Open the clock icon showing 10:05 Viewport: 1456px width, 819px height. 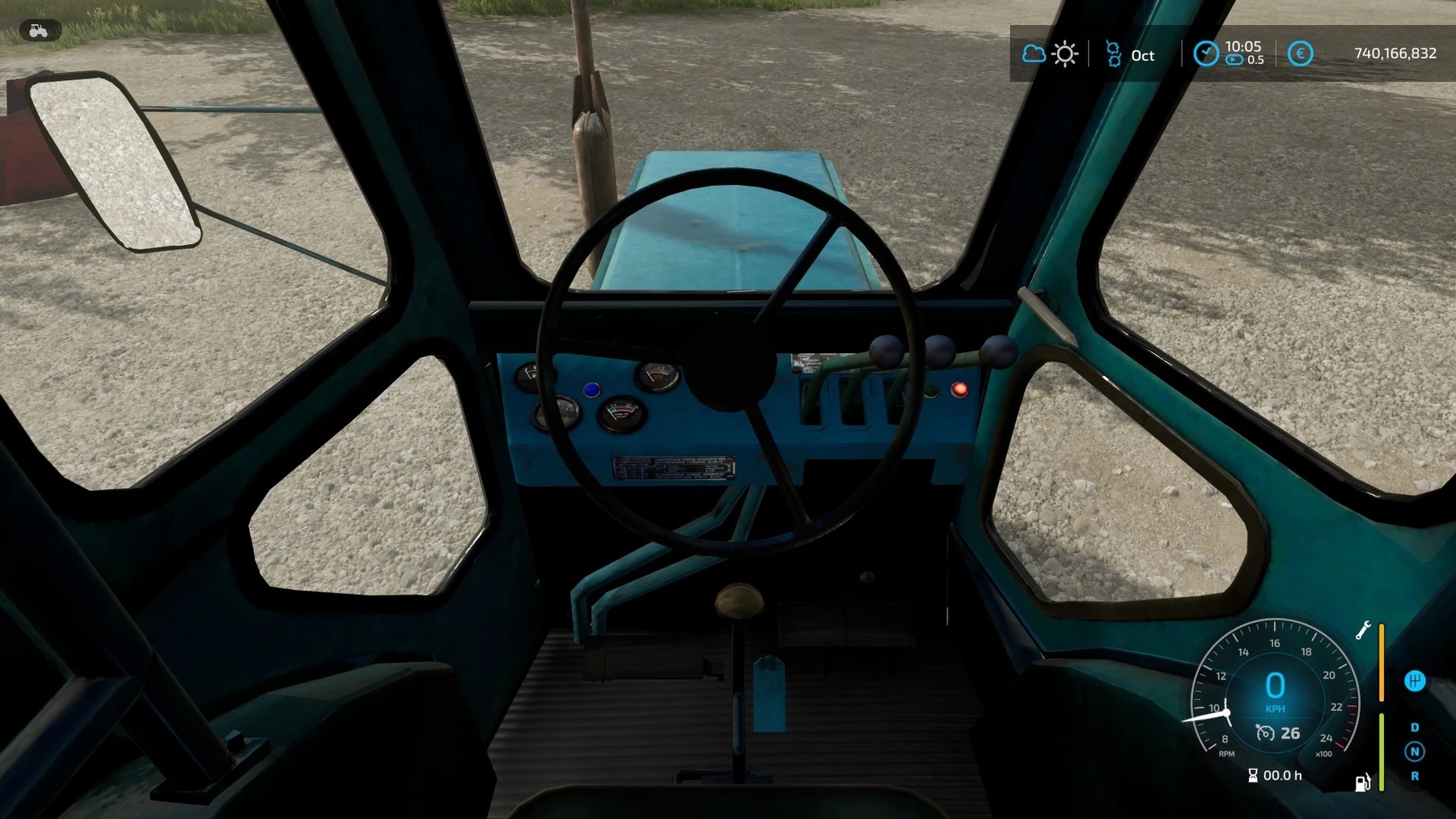point(1207,53)
